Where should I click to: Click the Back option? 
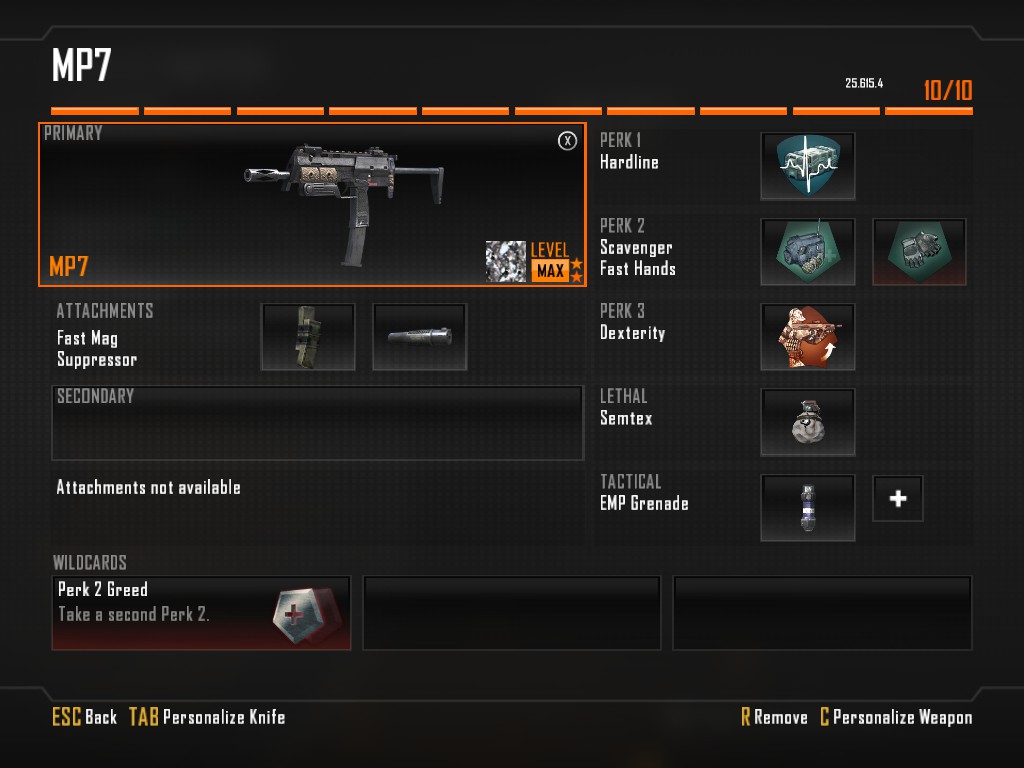pyautogui.click(x=86, y=717)
